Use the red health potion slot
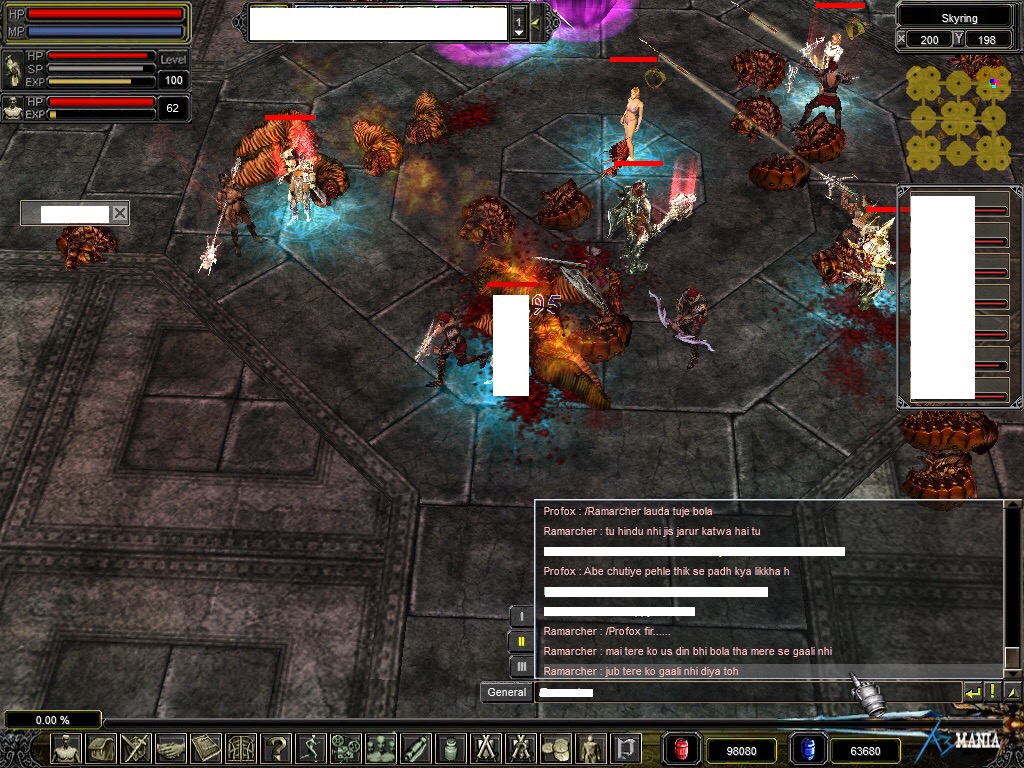This screenshot has height=768, width=1024. coord(681,749)
